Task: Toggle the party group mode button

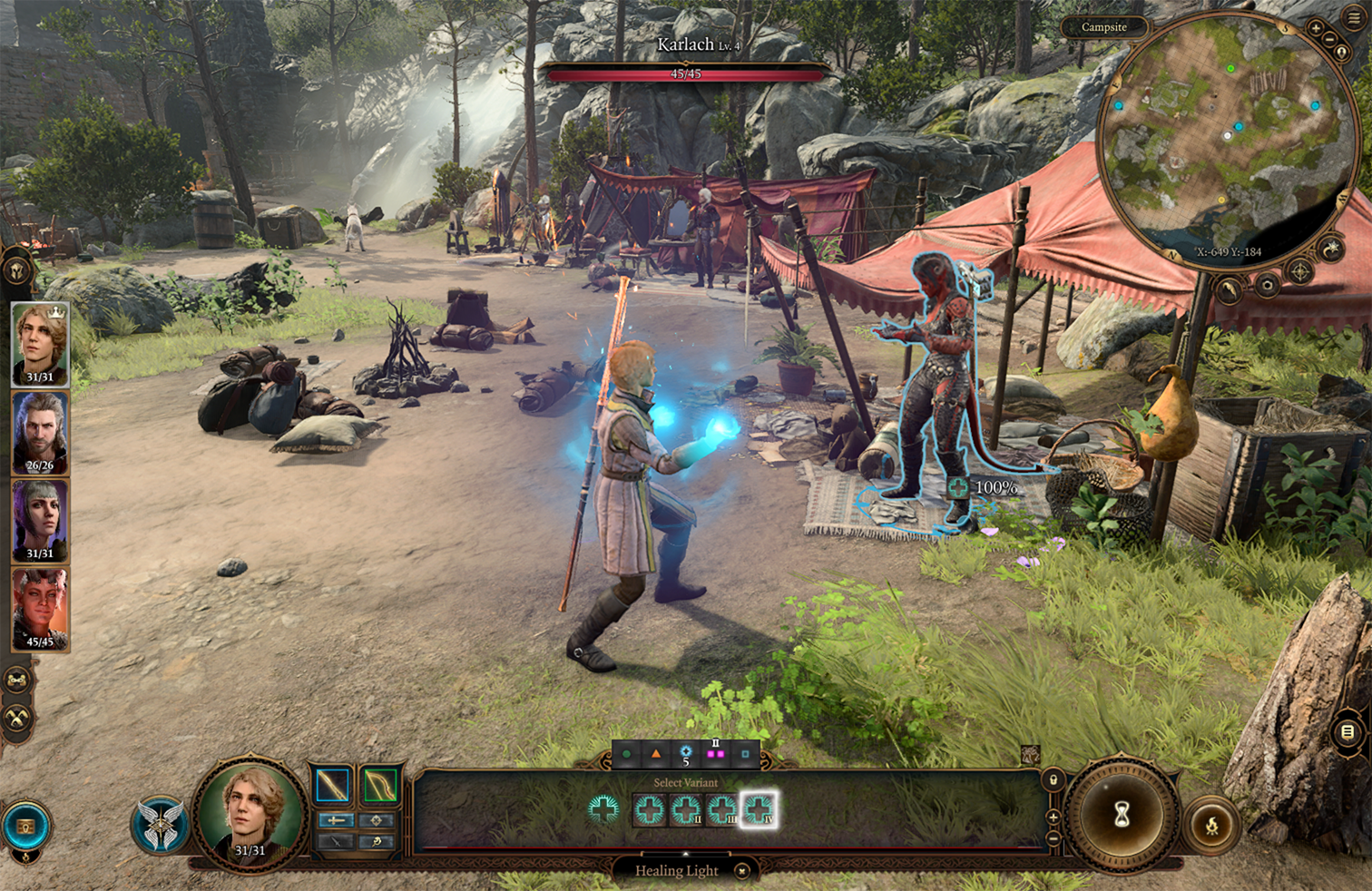Action: click(x=17, y=680)
